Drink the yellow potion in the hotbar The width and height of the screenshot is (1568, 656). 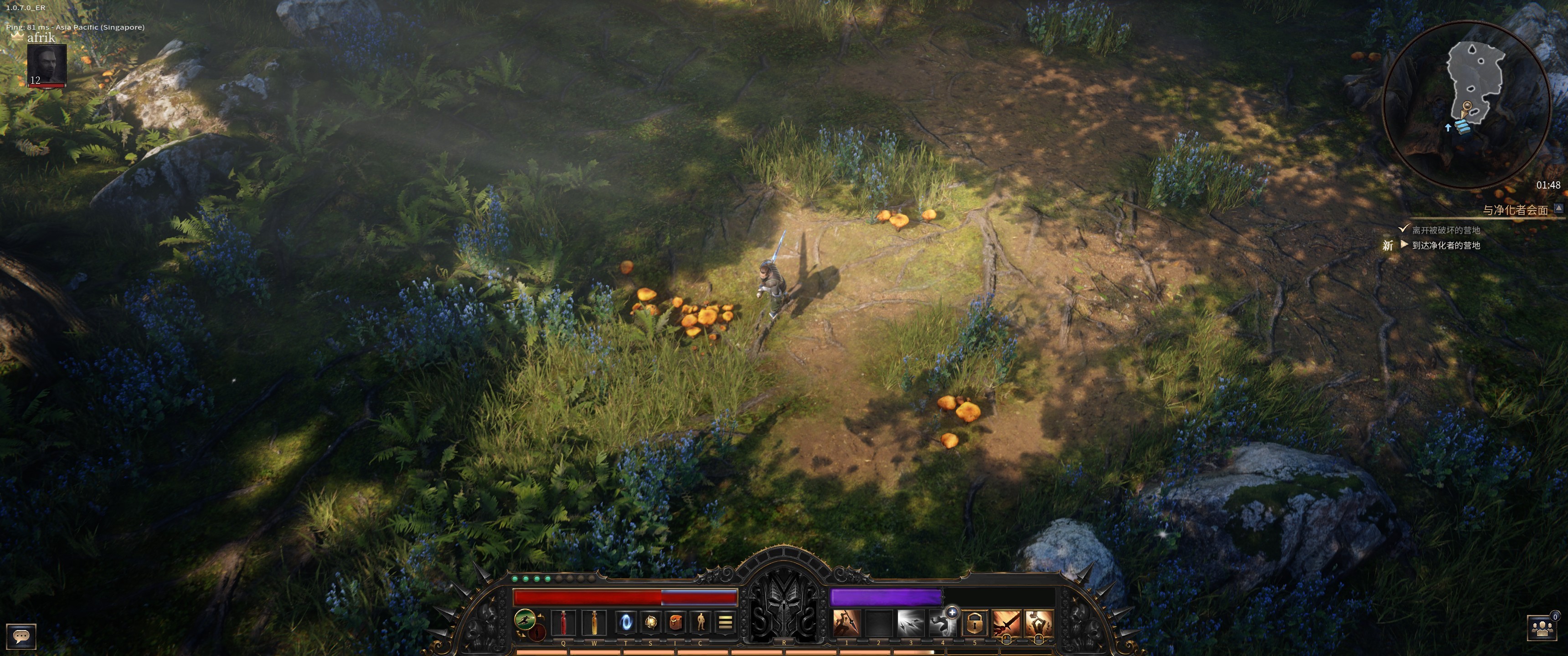click(594, 623)
